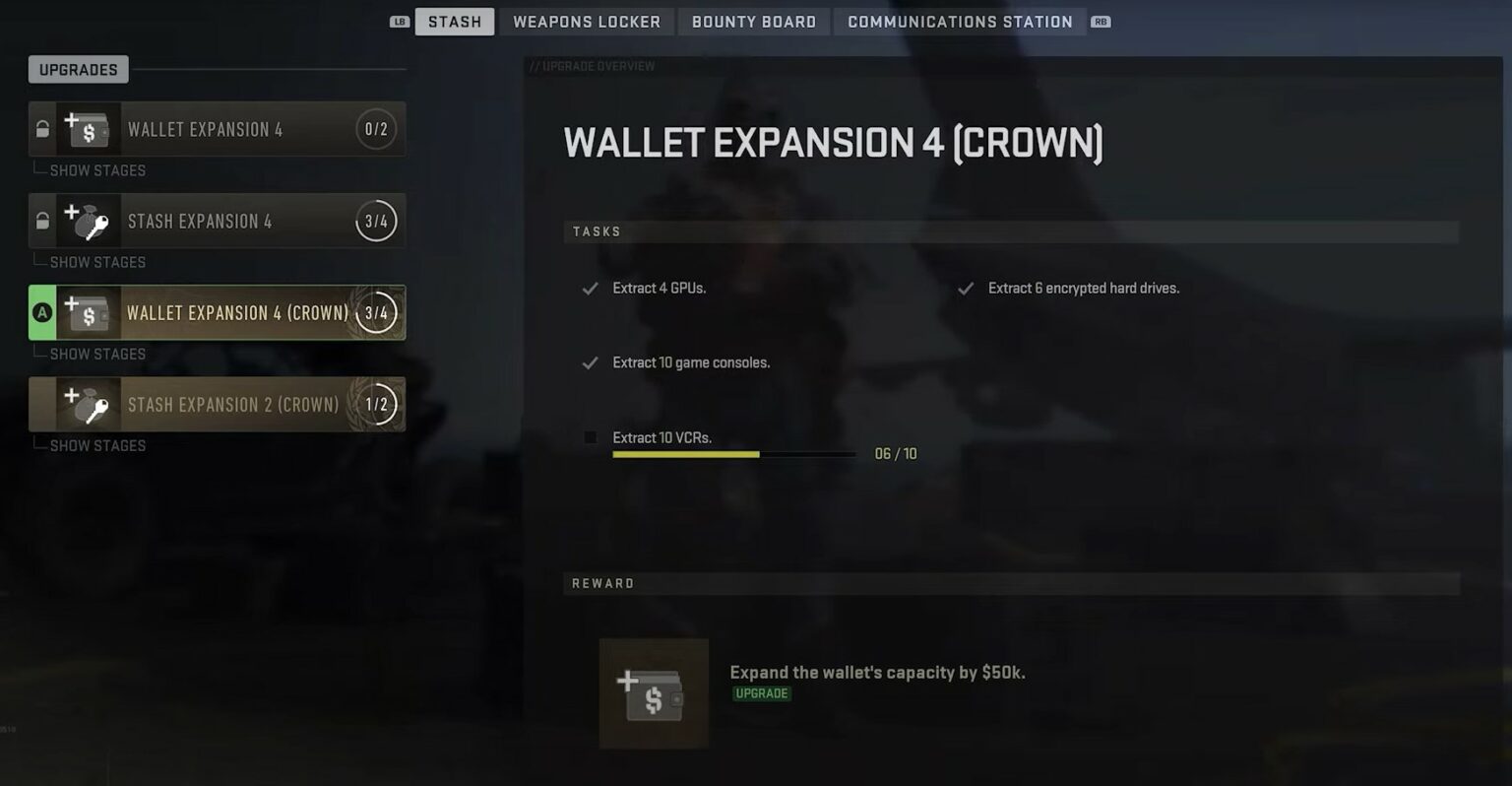Open Show Stages under Stash Expansion 2 (Crown)
The width and height of the screenshot is (1512, 786).
[x=97, y=445]
